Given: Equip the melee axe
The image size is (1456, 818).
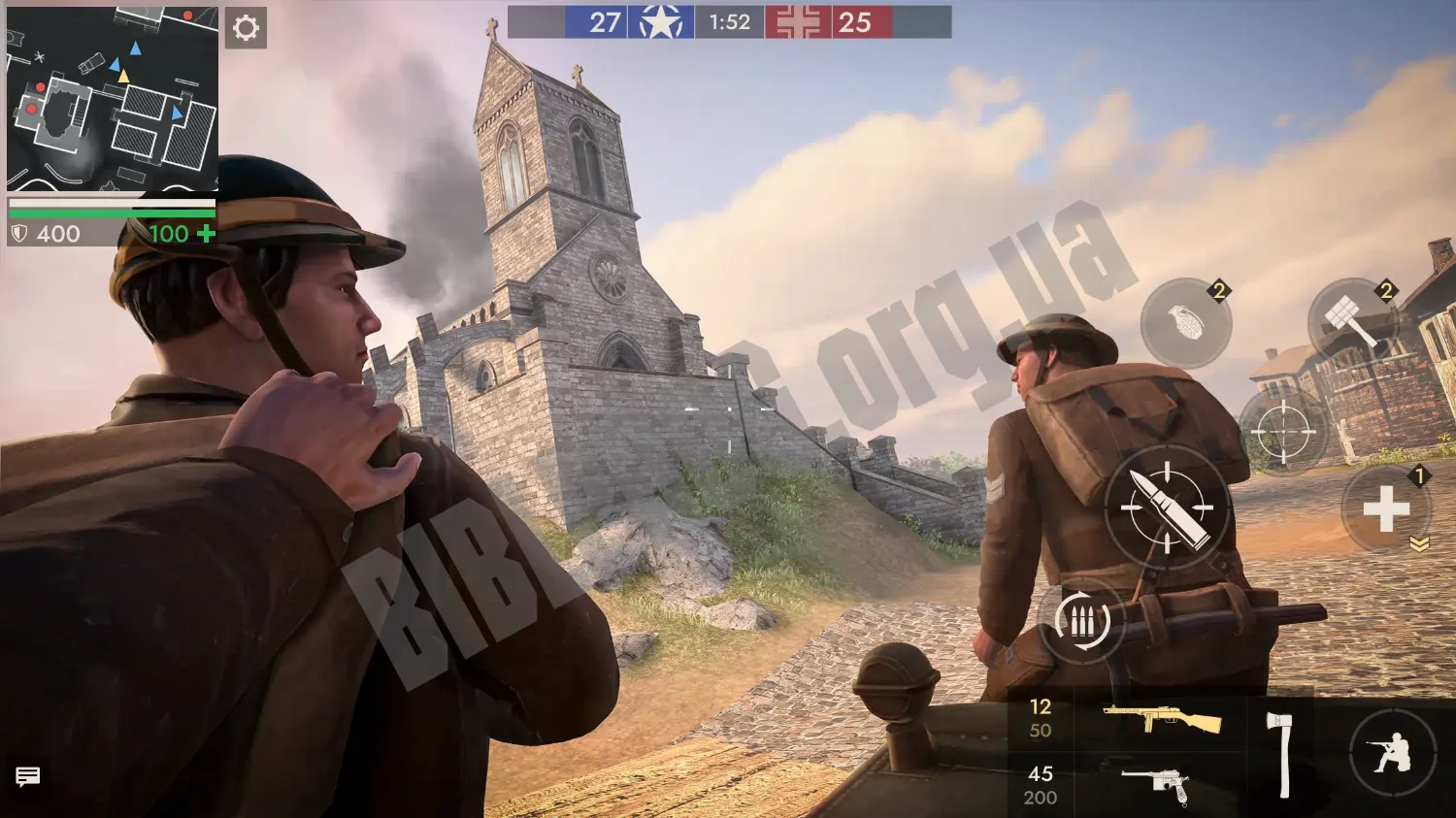Looking at the screenshot, I should 1280,753.
